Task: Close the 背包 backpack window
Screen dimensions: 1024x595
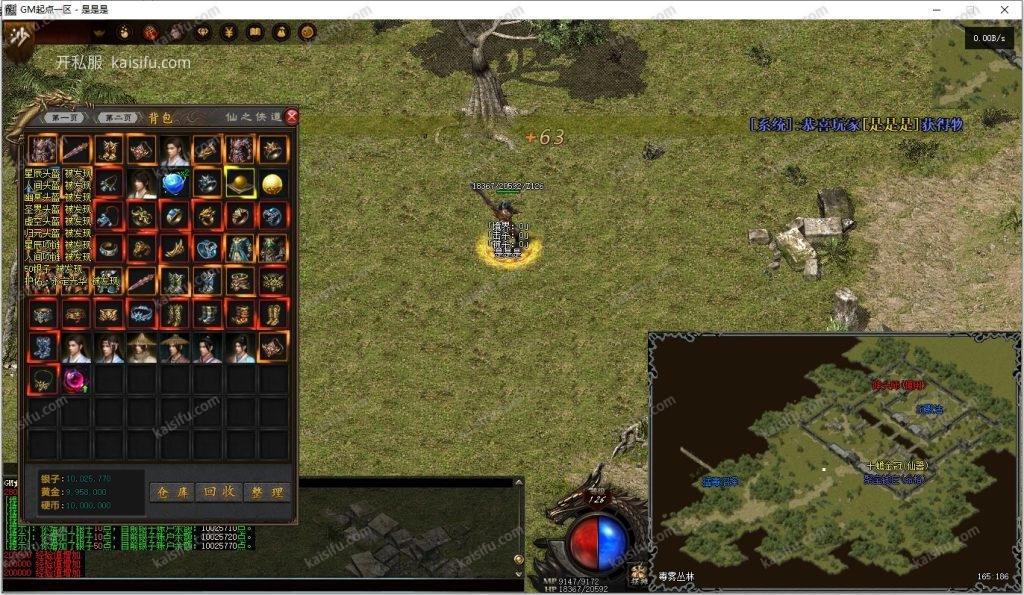Action: click(x=292, y=116)
